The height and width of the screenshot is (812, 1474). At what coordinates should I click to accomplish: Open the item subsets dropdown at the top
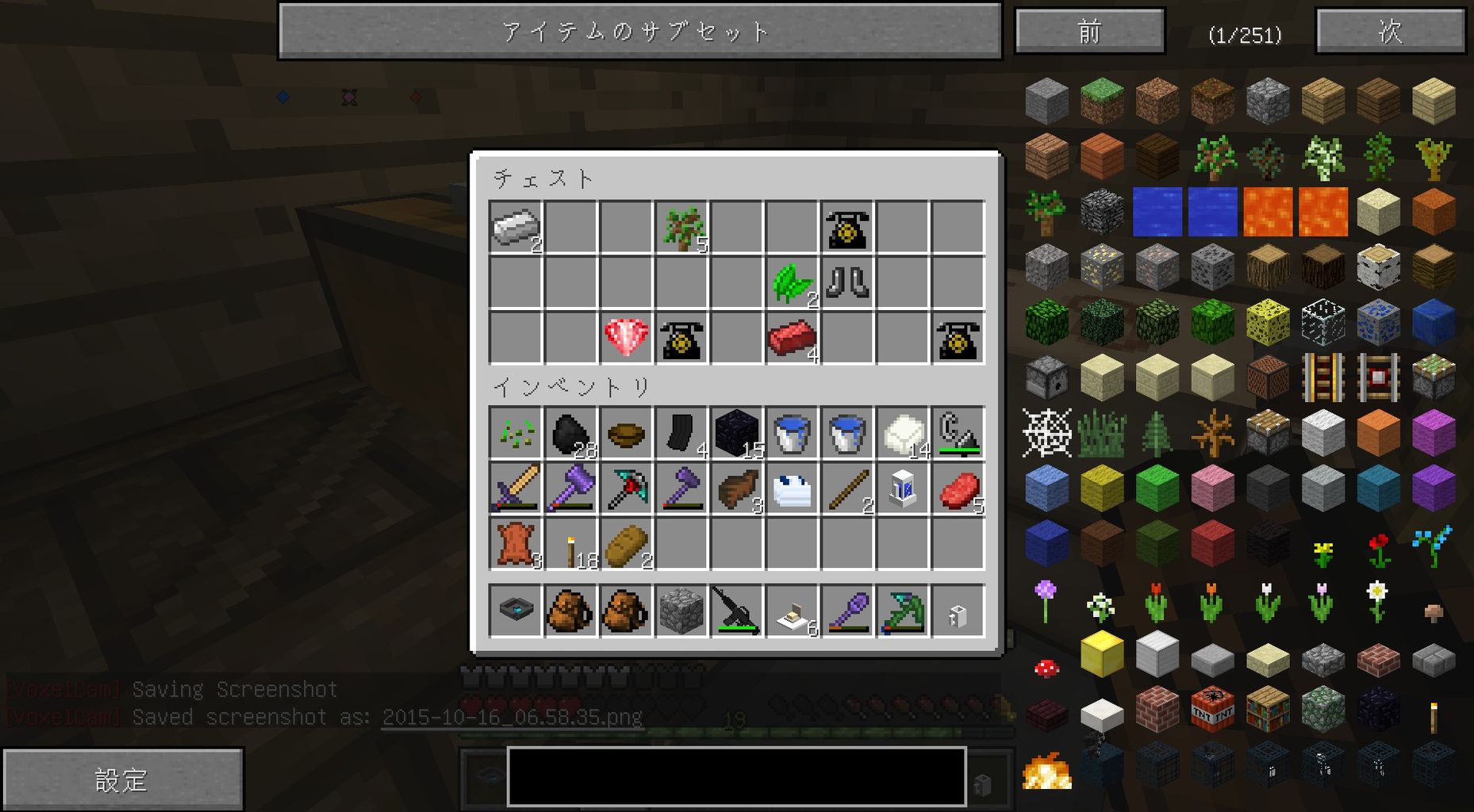[639, 32]
